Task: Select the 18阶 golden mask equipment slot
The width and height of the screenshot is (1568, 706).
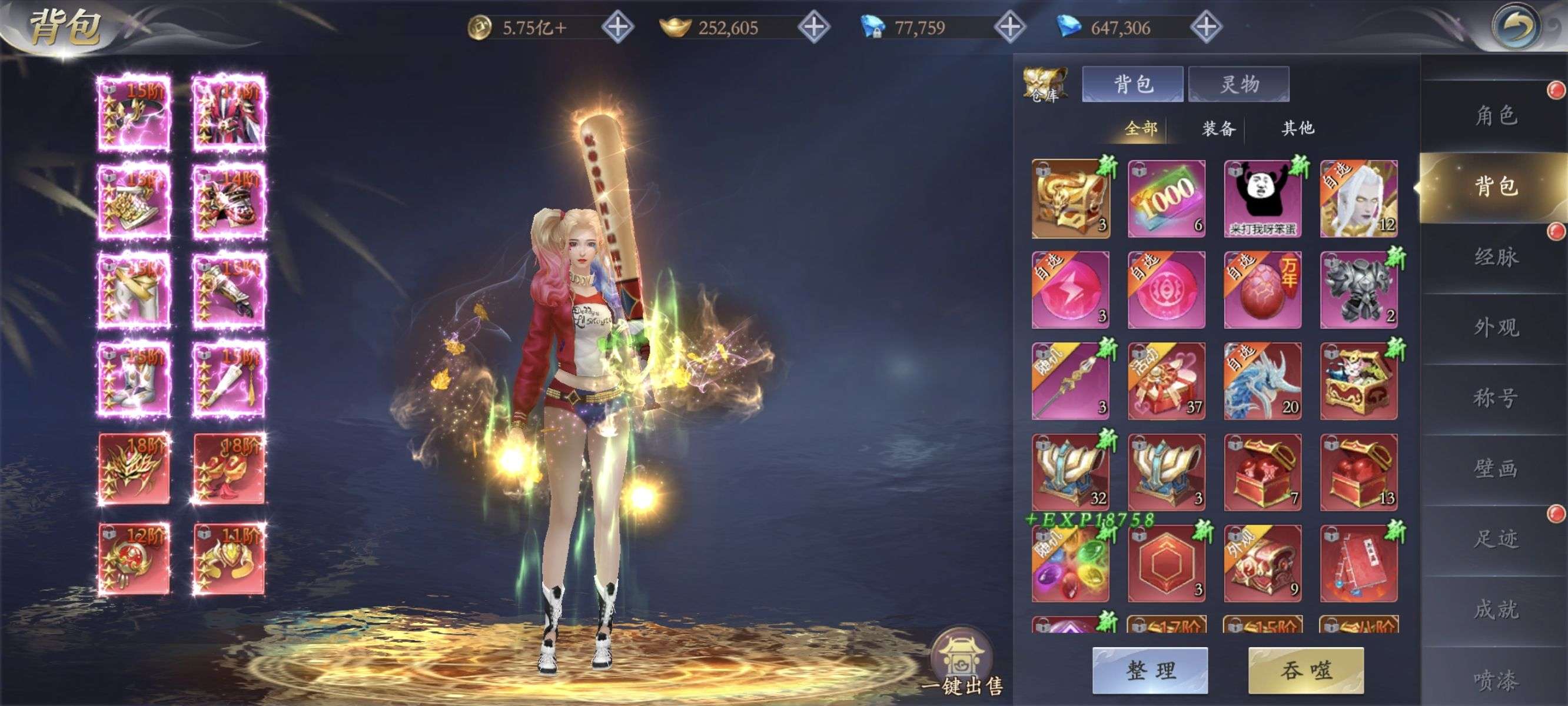Action: (134, 469)
